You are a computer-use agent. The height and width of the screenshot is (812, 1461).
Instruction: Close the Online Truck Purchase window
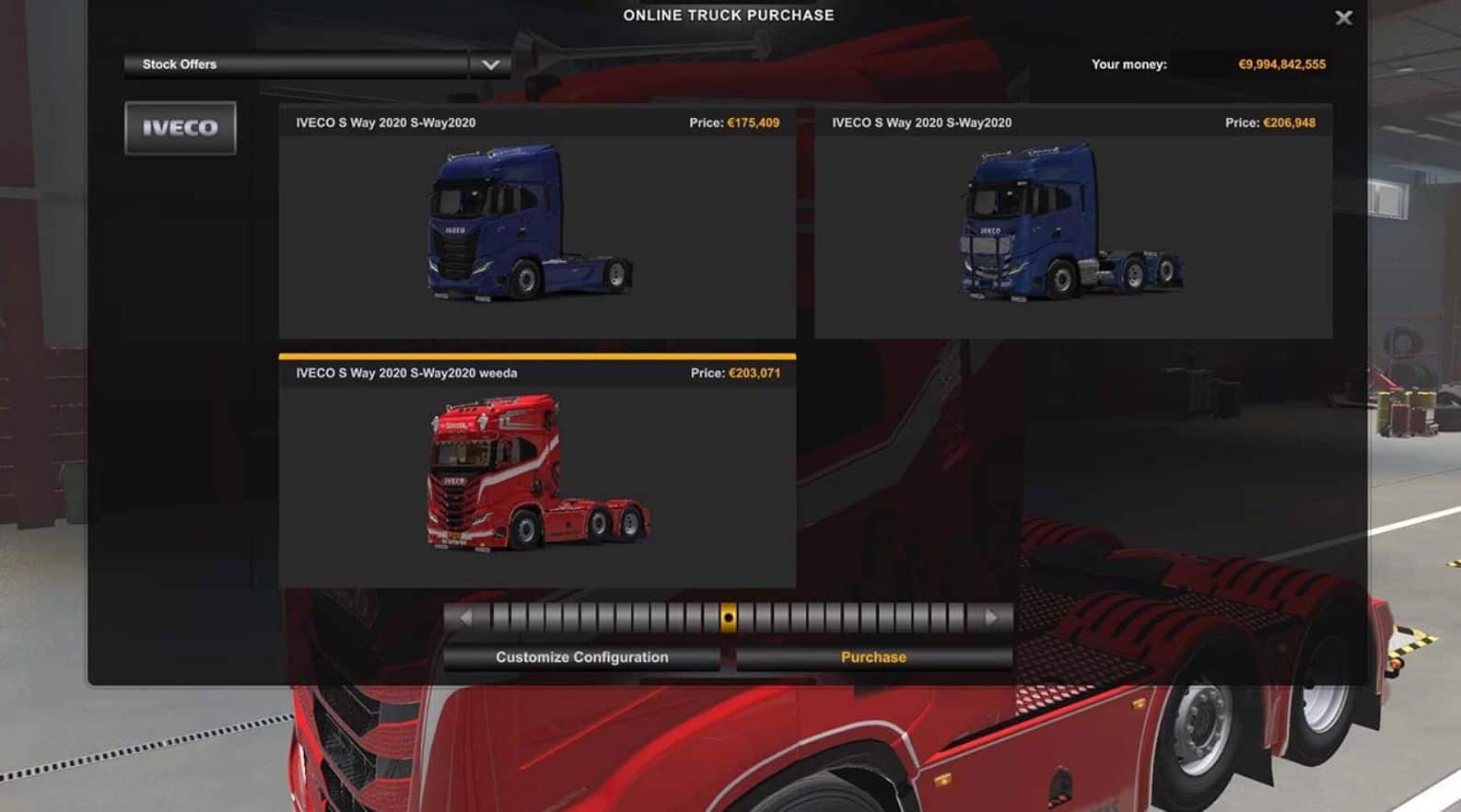pyautogui.click(x=1344, y=17)
